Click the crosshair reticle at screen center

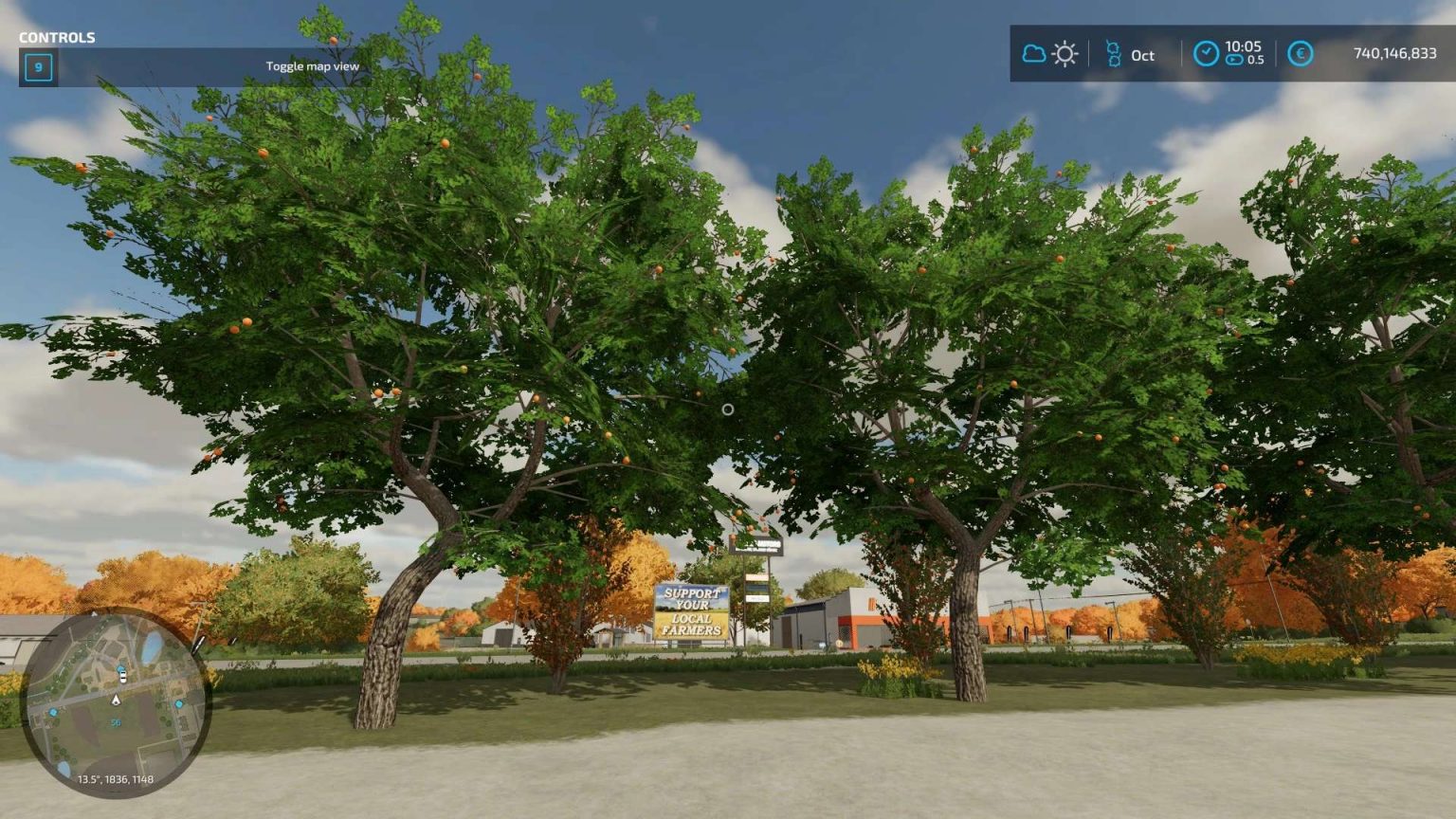pyautogui.click(x=728, y=408)
